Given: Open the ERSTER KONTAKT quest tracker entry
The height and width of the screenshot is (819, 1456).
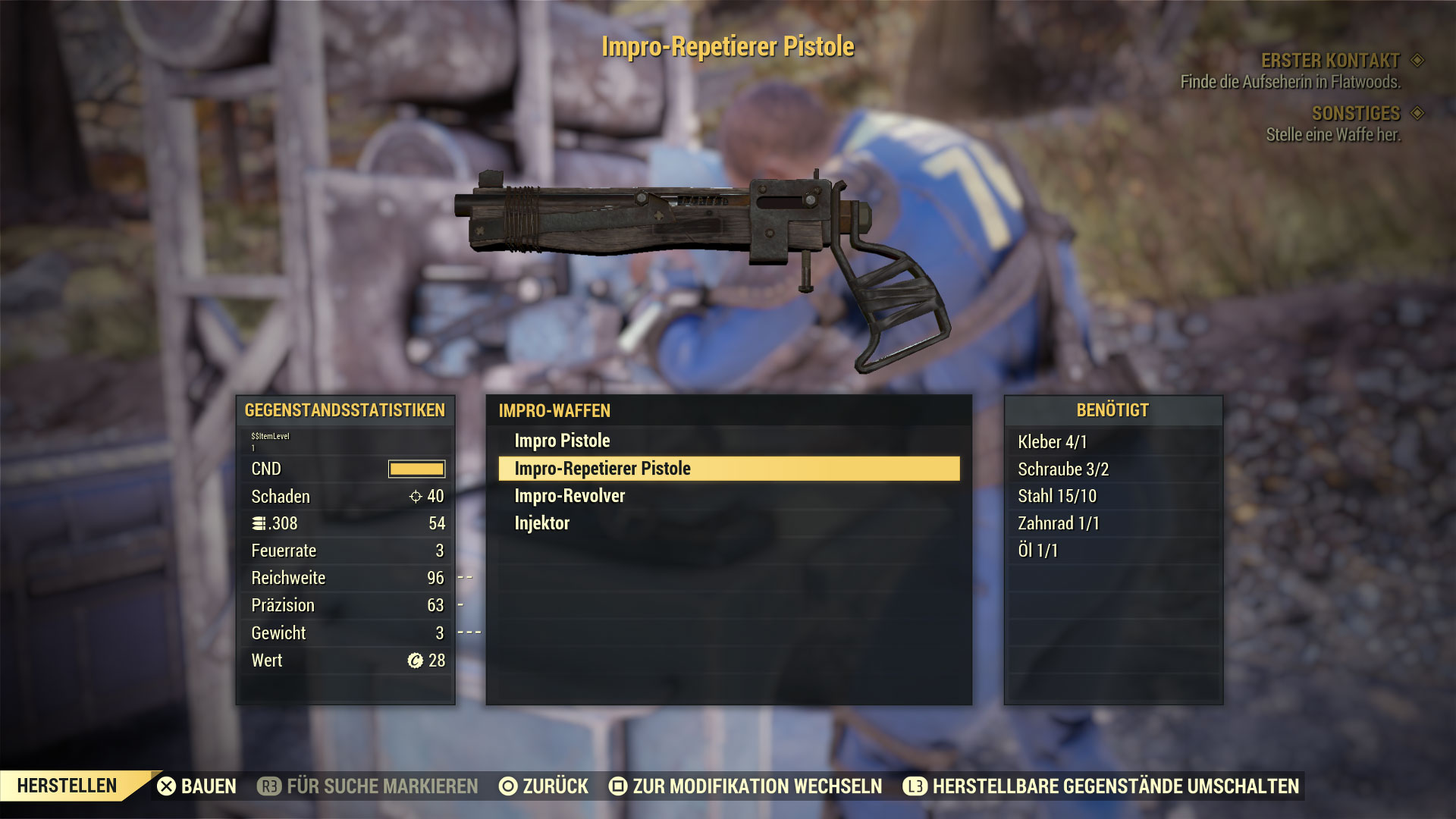Looking at the screenshot, I should tap(1330, 61).
